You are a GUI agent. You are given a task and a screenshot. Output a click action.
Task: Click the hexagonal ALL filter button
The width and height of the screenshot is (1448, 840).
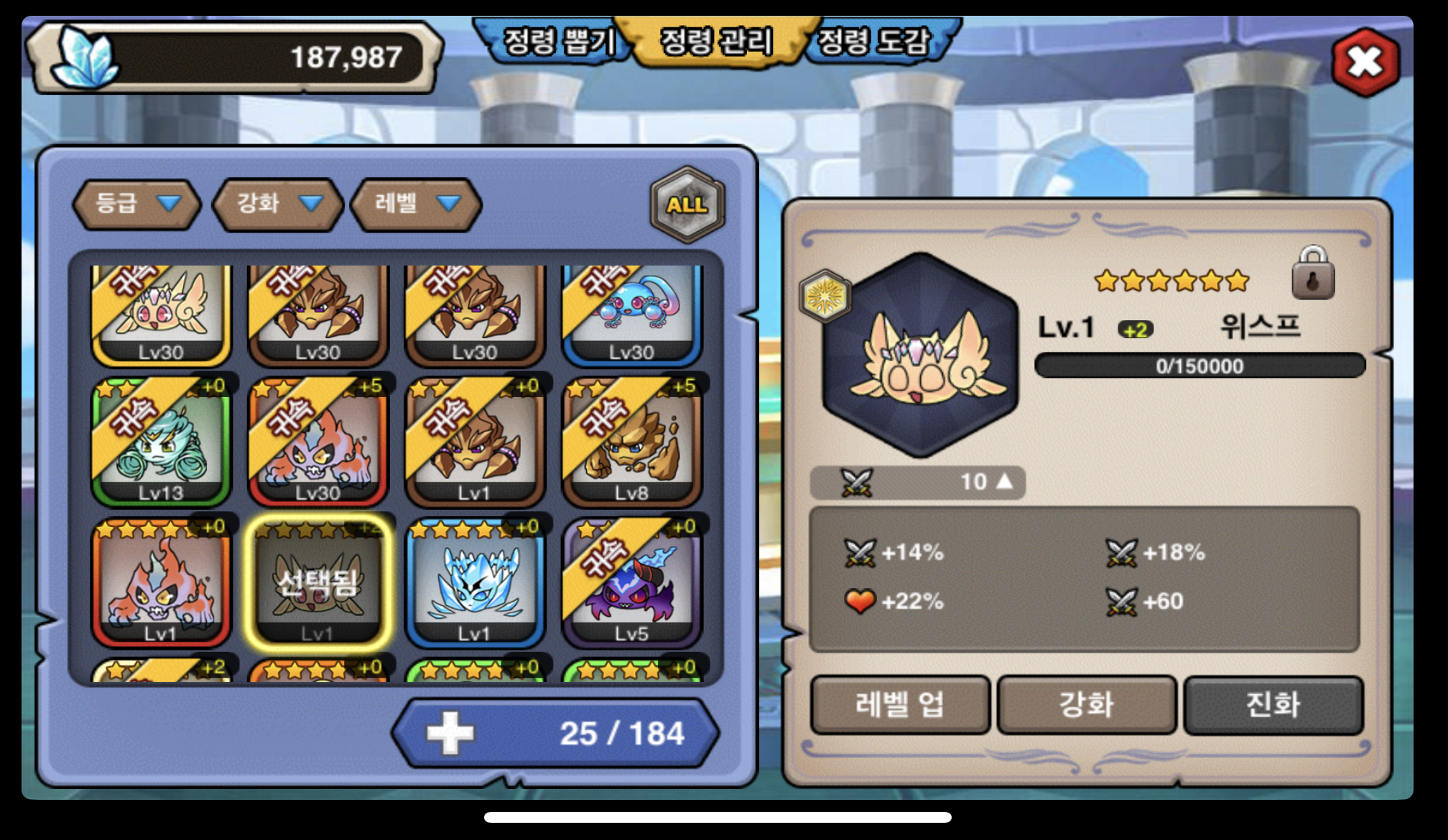click(x=687, y=205)
